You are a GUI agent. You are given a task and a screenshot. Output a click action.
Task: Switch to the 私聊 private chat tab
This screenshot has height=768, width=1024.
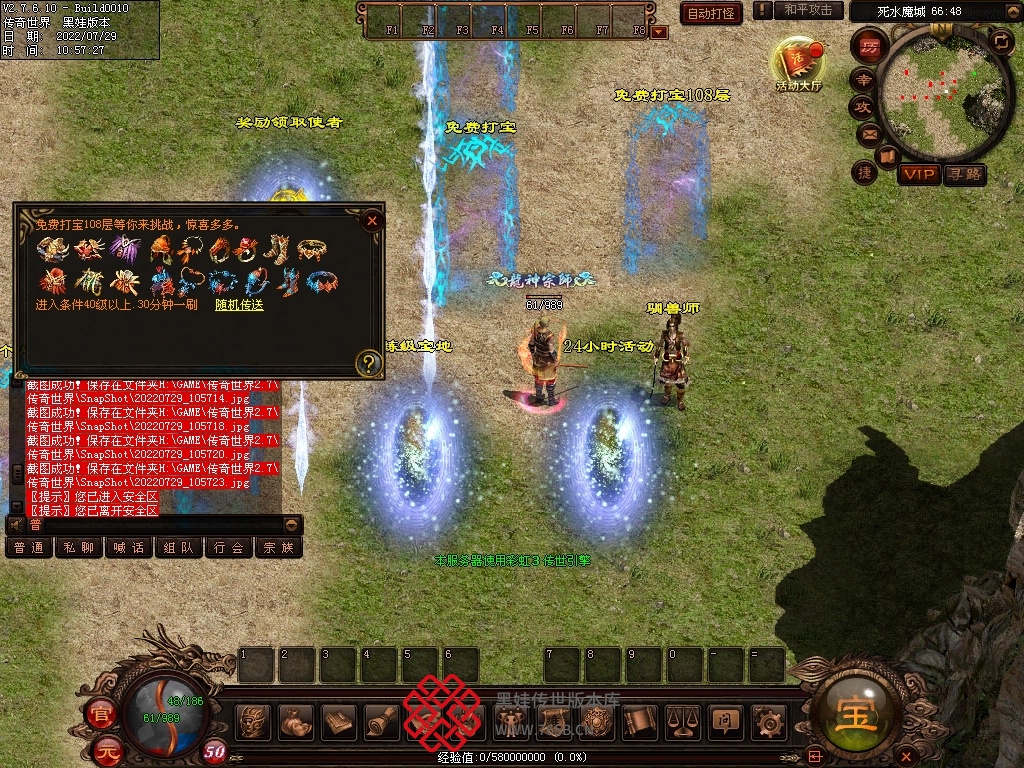click(x=79, y=547)
